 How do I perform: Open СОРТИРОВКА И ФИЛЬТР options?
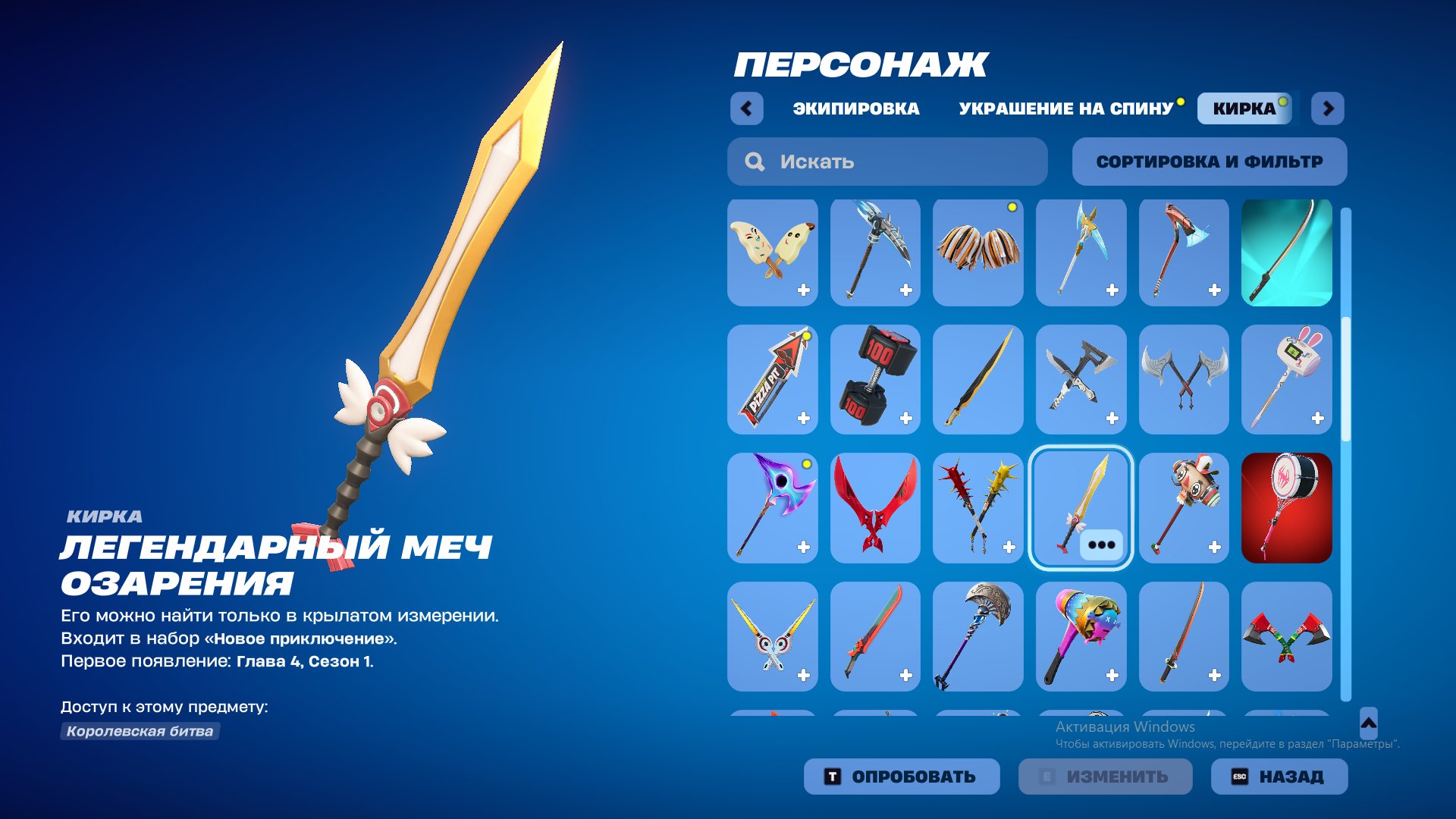(1209, 161)
